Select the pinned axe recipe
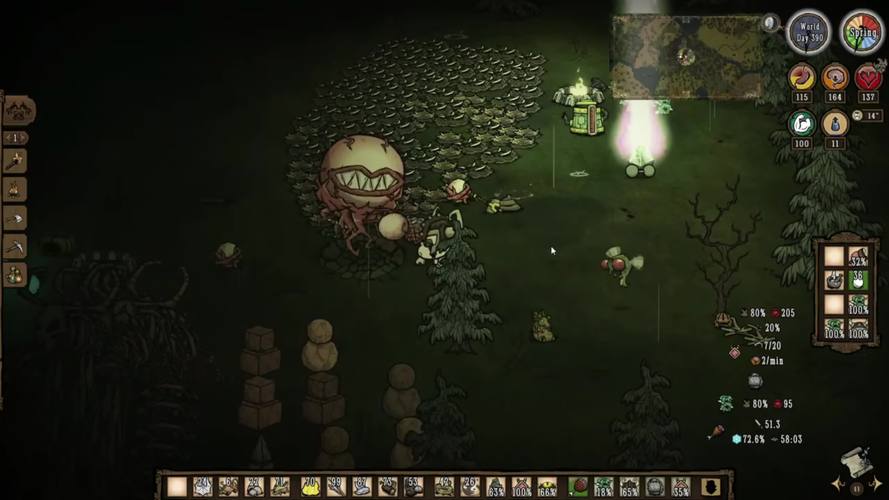The height and width of the screenshot is (500, 889). pos(15,217)
